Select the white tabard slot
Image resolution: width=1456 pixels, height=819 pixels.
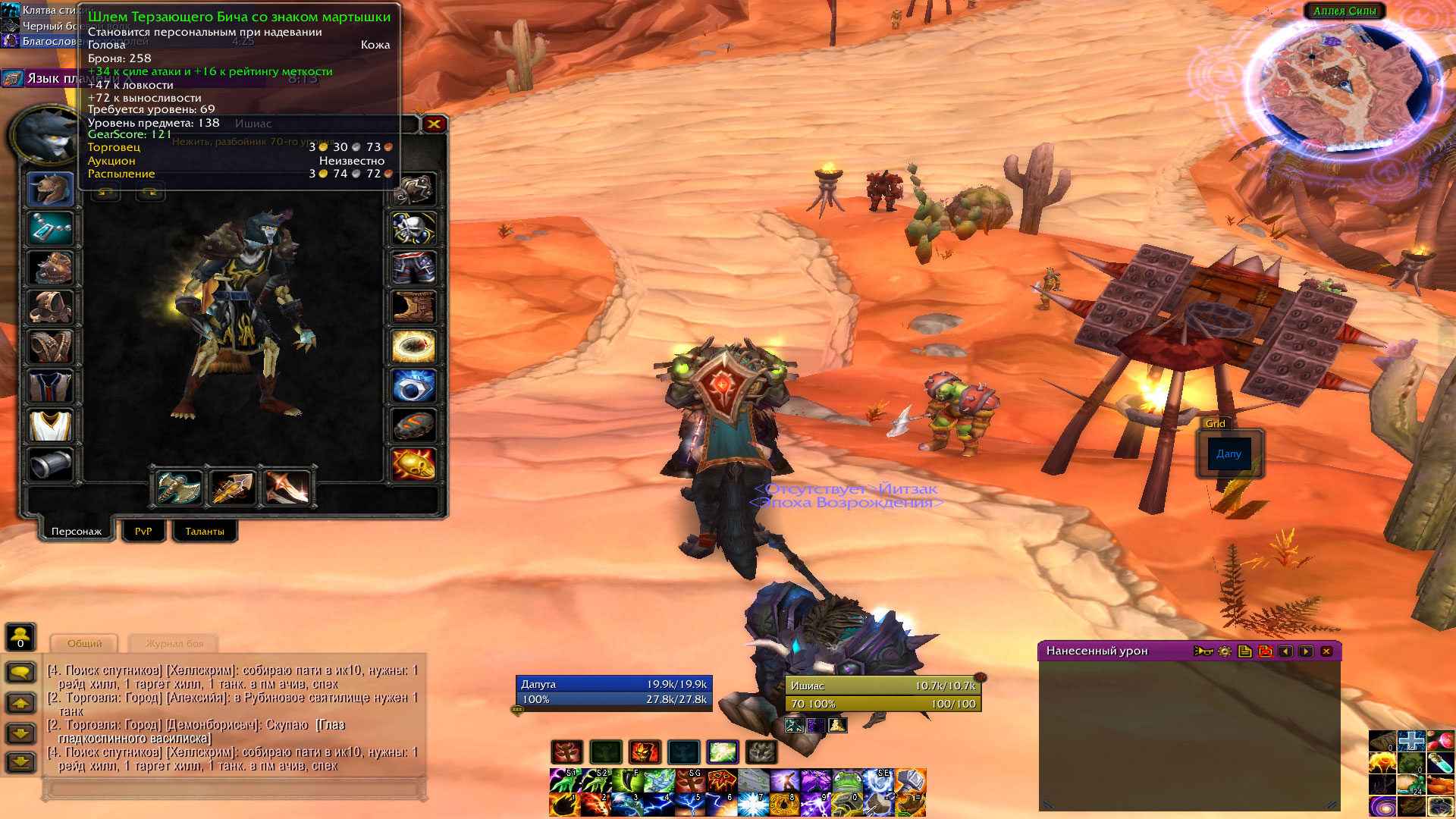(x=50, y=425)
